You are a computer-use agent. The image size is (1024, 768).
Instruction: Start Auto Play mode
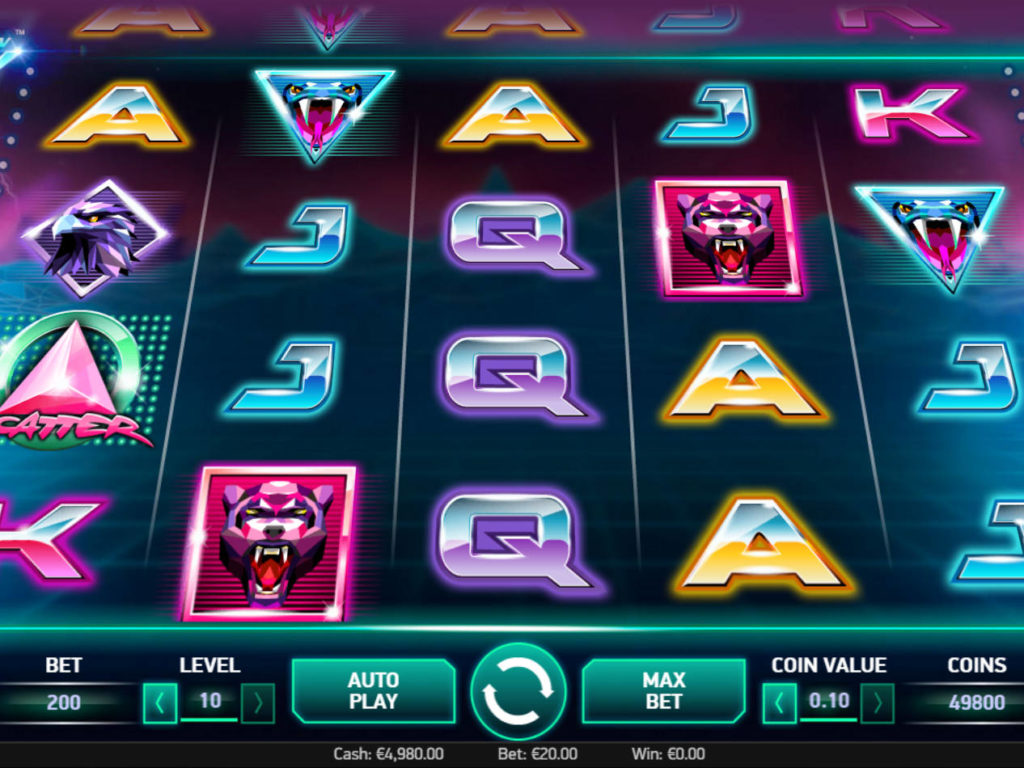point(373,691)
